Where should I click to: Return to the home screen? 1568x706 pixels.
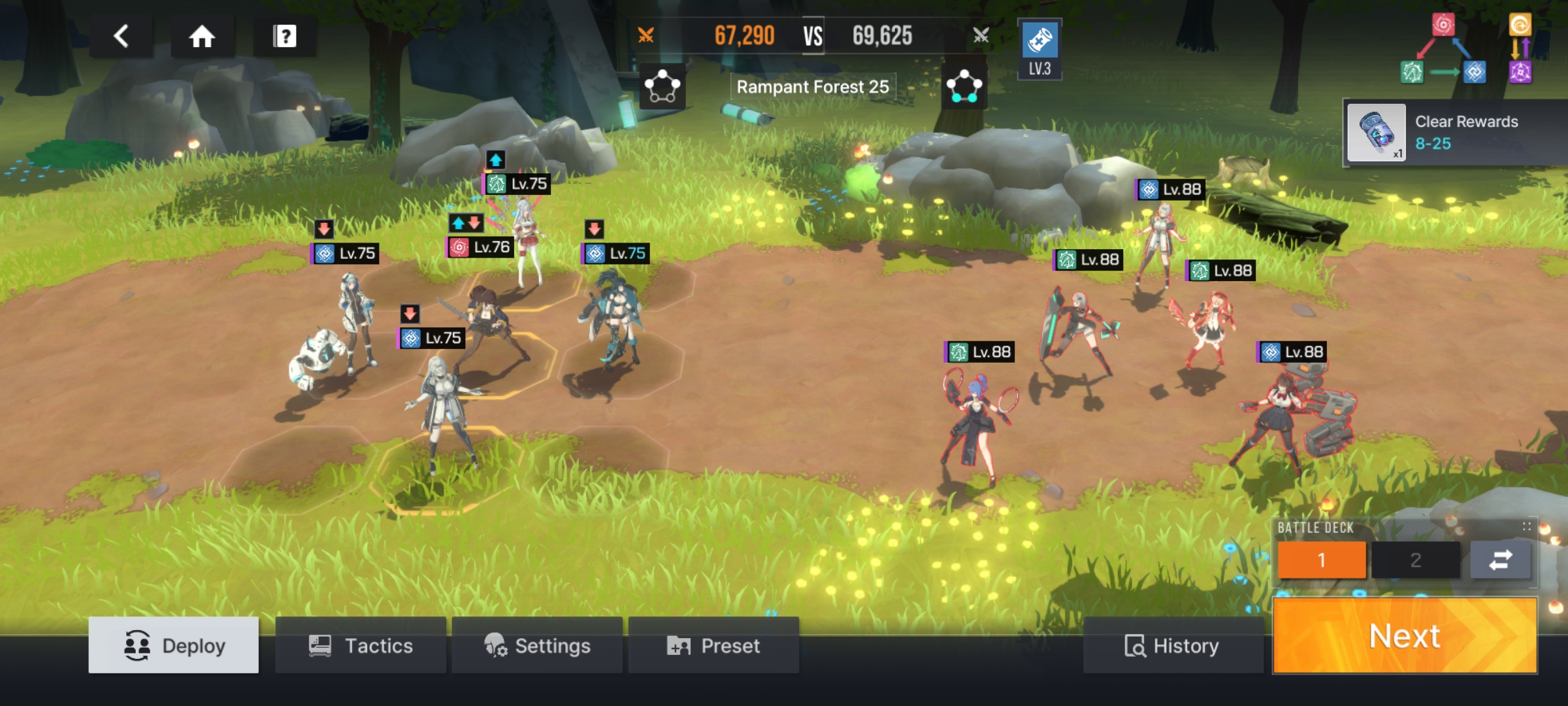(x=202, y=36)
